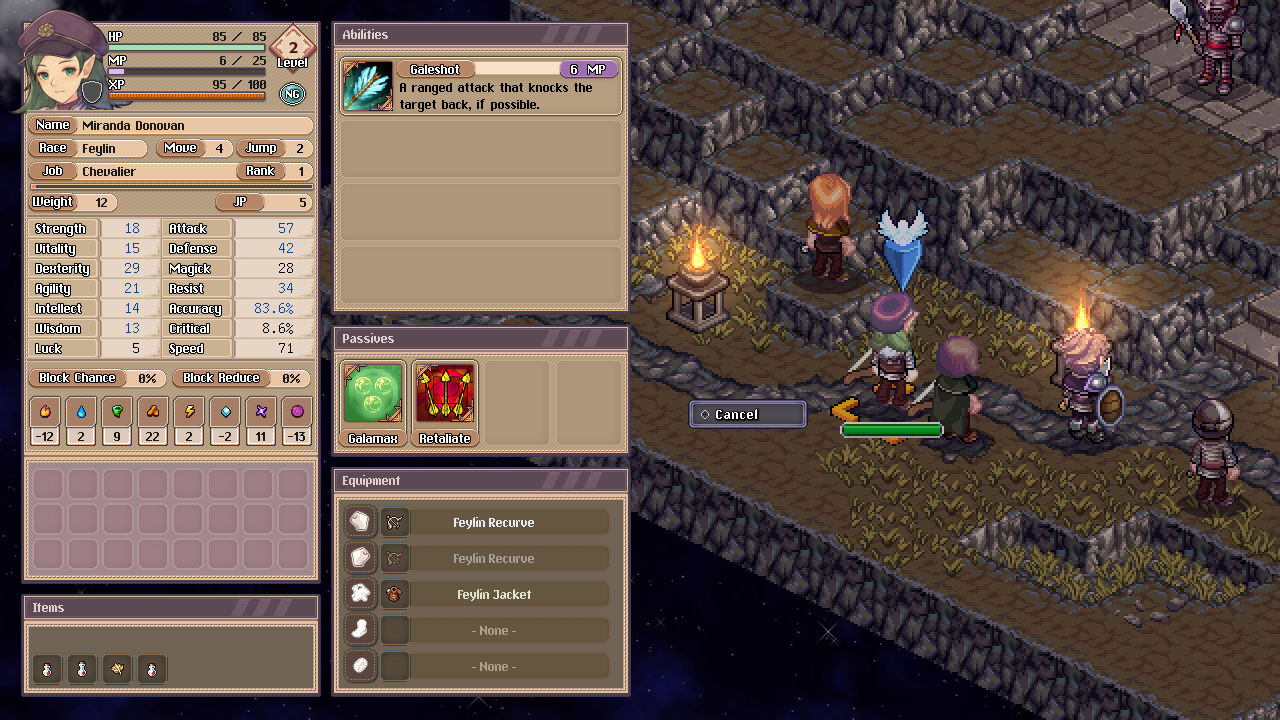Select the dark element resistance icon
The width and height of the screenshot is (1280, 720).
(296, 411)
